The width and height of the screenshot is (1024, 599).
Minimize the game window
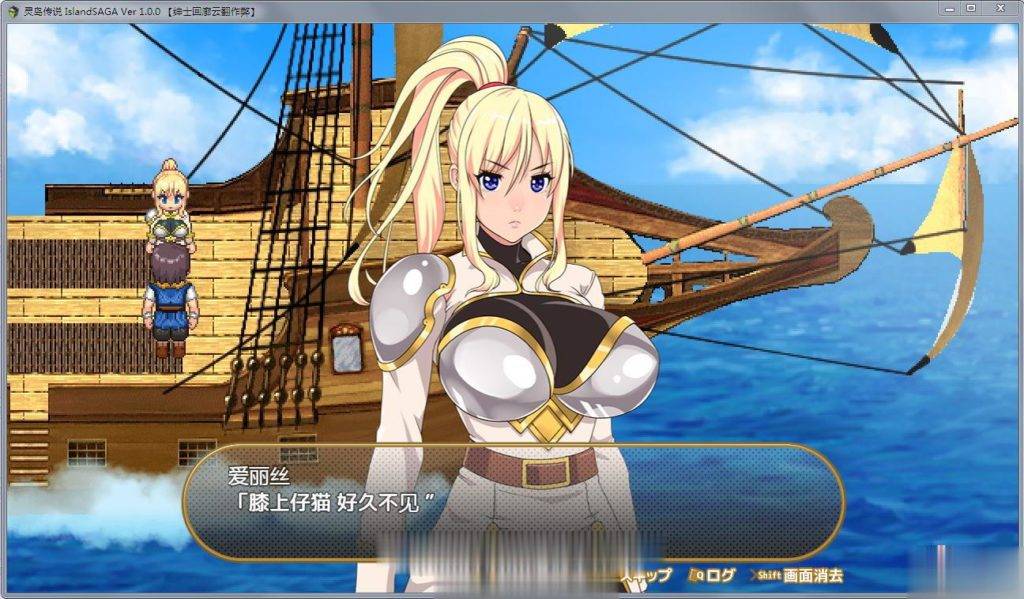(x=950, y=9)
